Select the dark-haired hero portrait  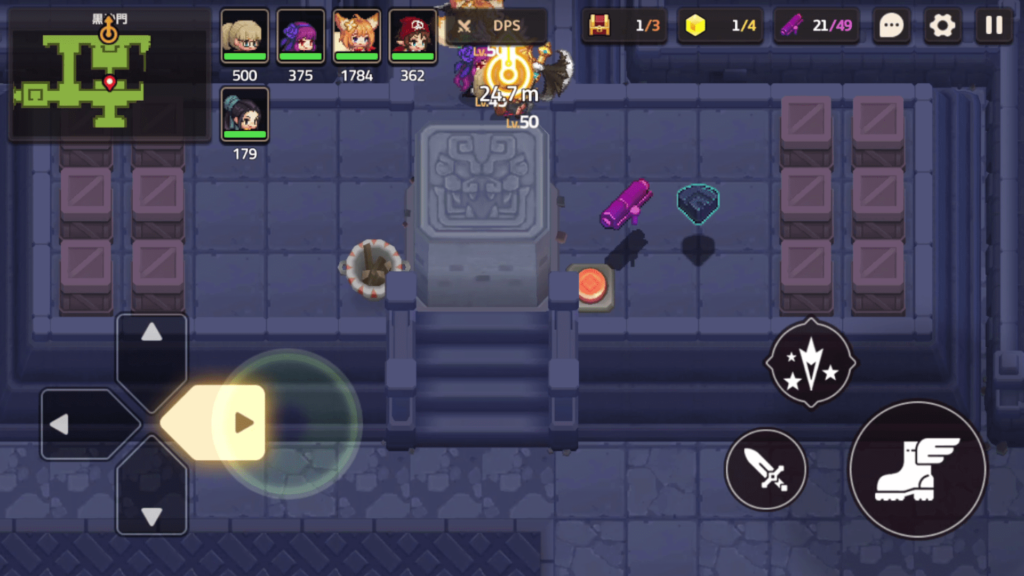point(244,115)
